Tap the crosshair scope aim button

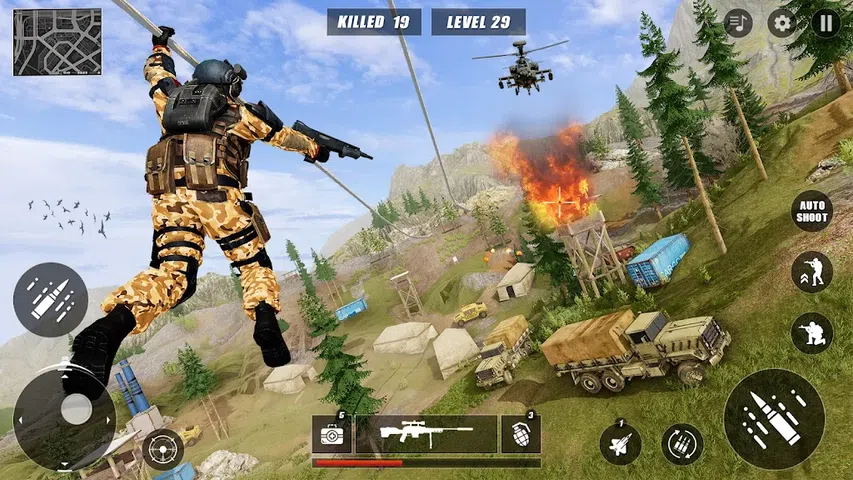point(162,450)
